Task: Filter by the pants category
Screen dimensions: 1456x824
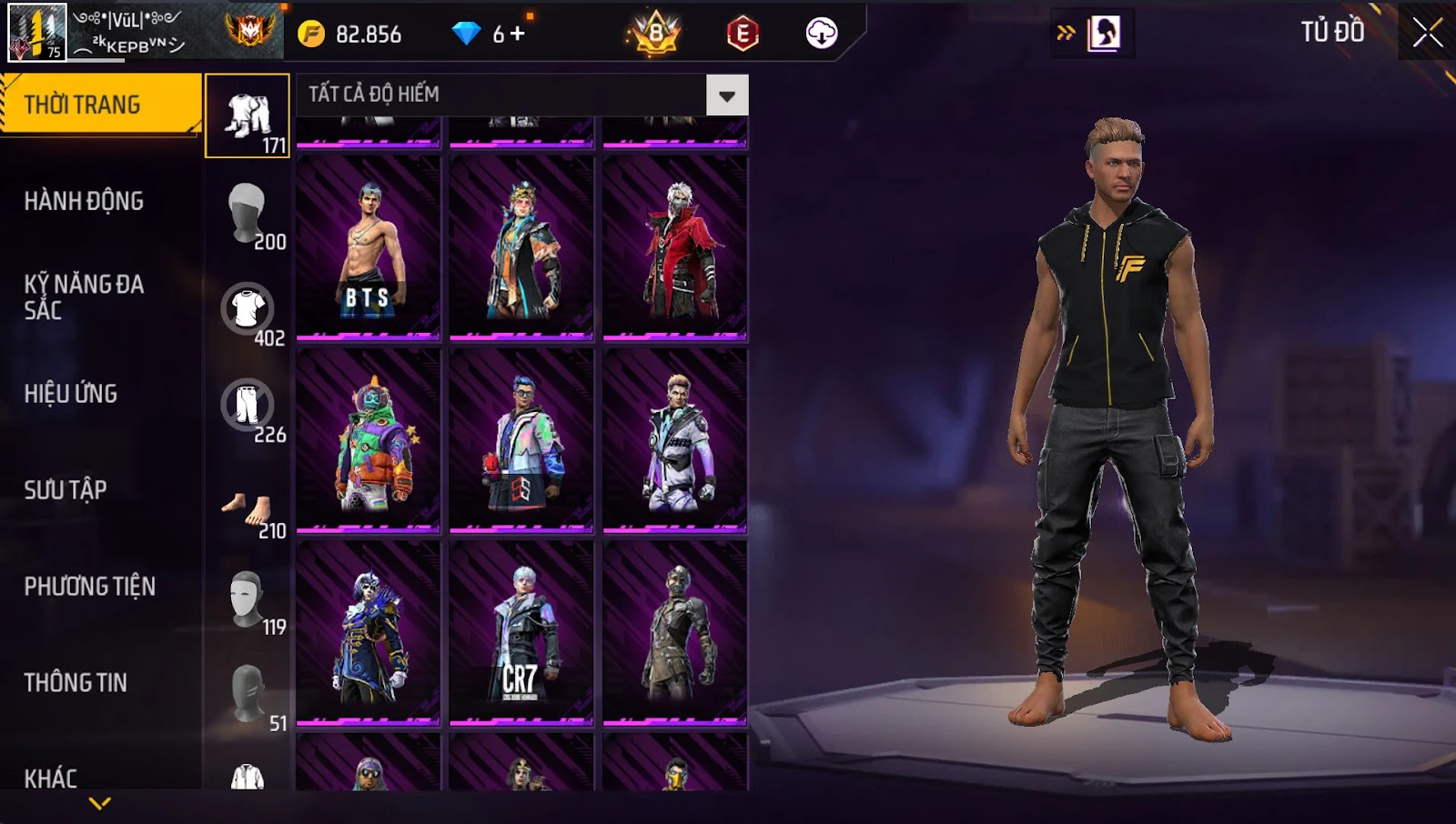Action: click(248, 407)
